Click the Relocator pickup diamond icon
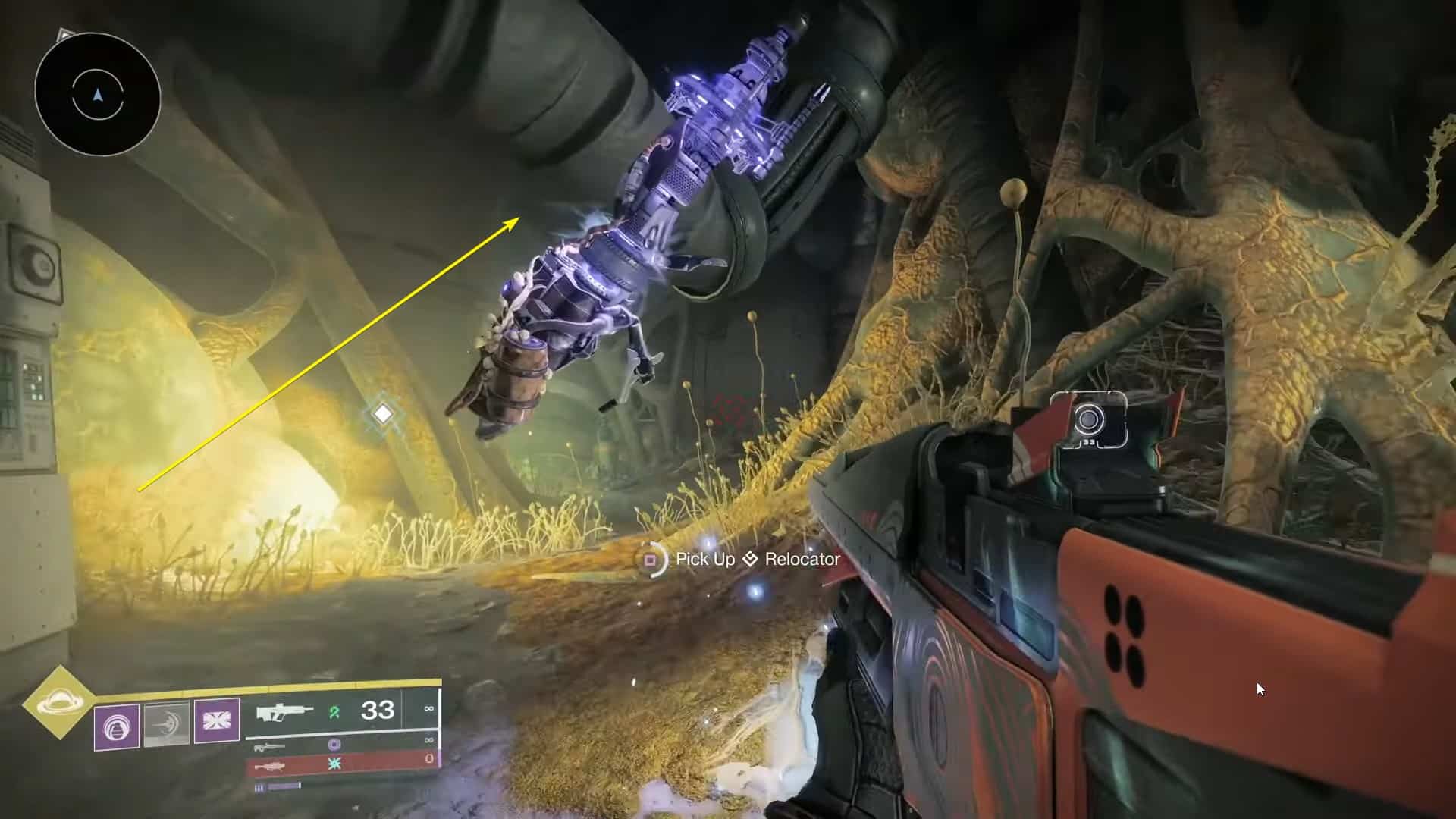This screenshot has height=819, width=1456. (751, 559)
